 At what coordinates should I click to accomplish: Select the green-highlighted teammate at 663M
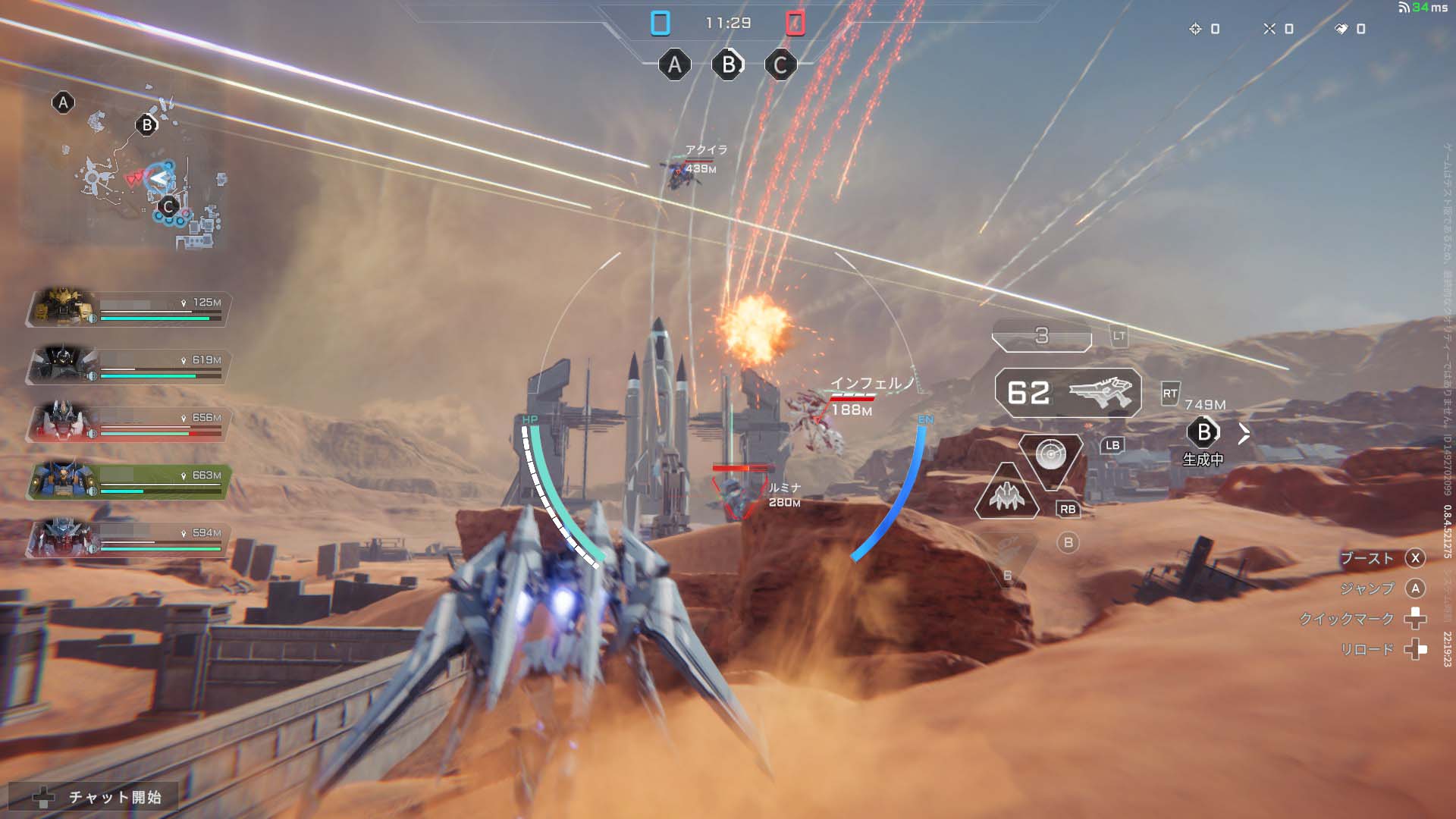tap(127, 482)
